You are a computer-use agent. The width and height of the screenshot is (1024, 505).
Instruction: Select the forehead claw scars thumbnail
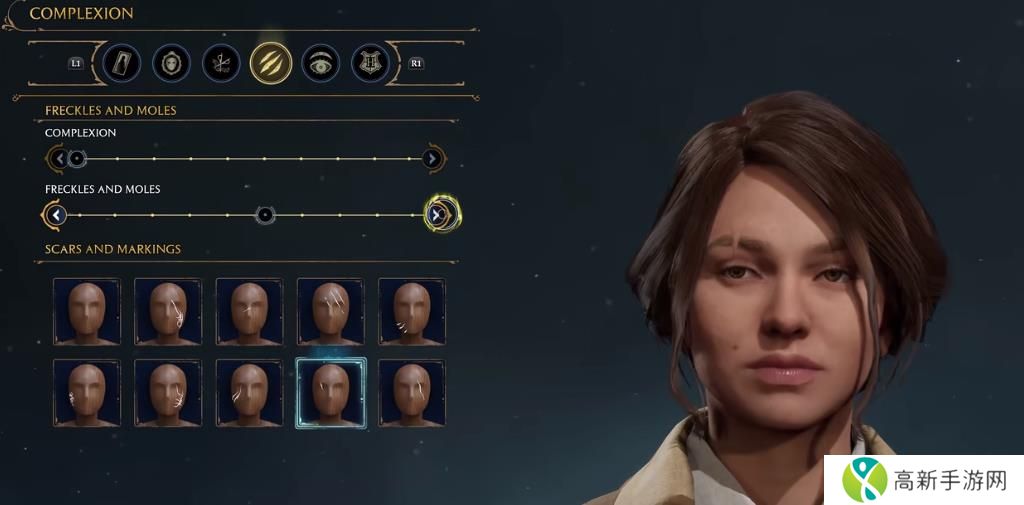[x=331, y=312]
